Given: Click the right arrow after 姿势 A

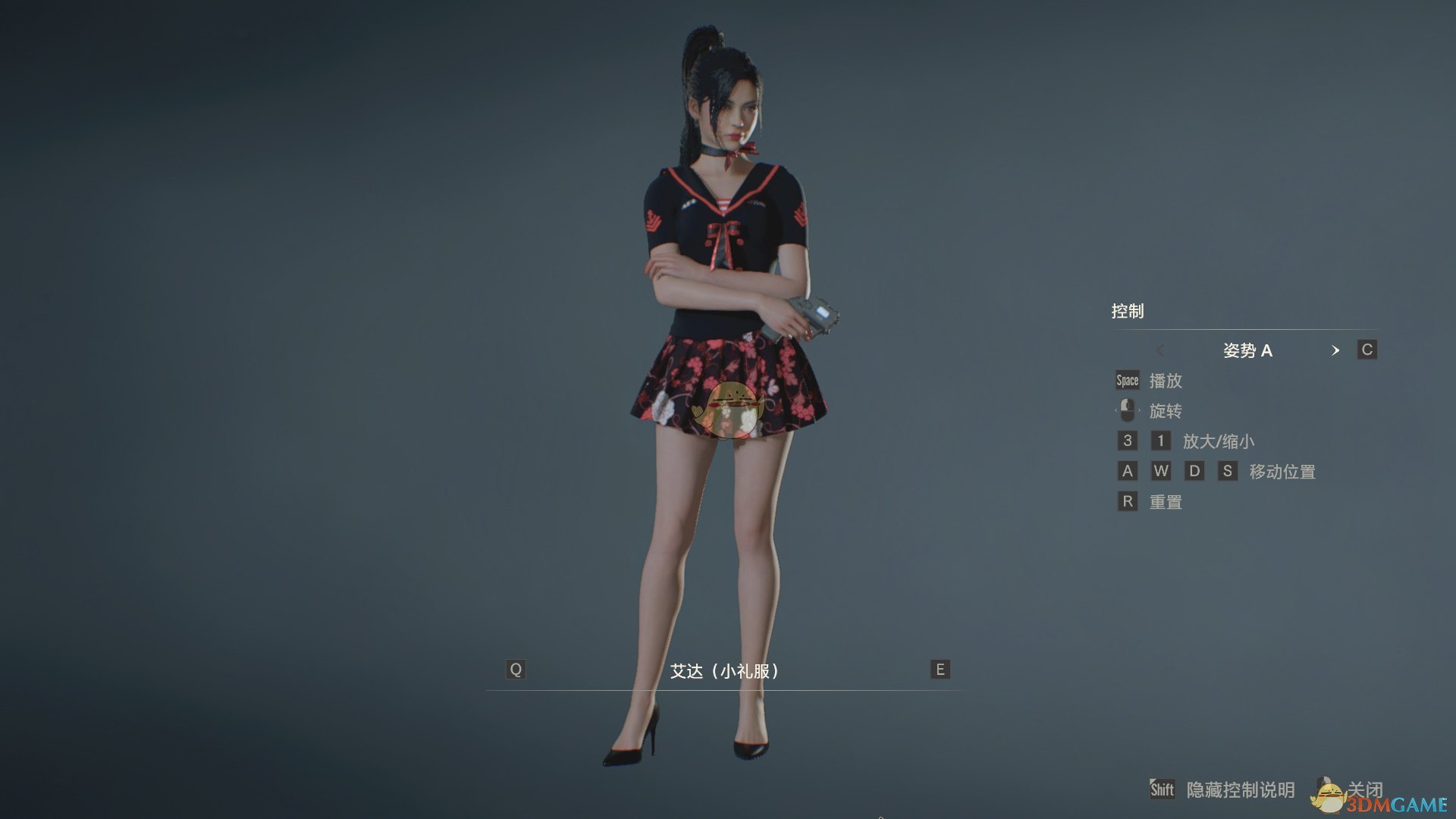Looking at the screenshot, I should point(1335,351).
